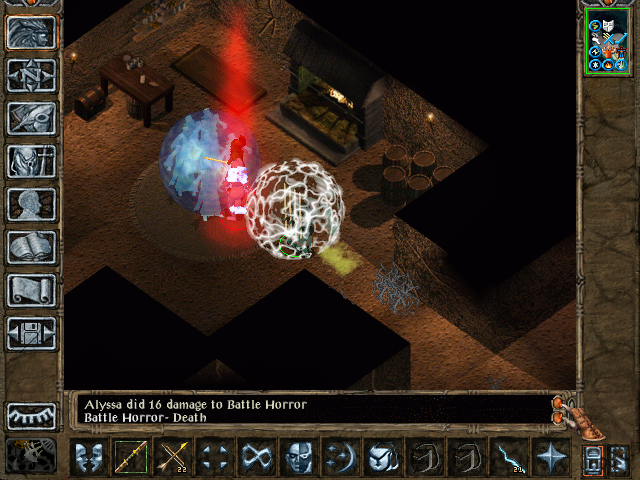Toggle the party AI lantern button
Image resolution: width=640 pixels, height=480 pixels.
[x=593, y=459]
